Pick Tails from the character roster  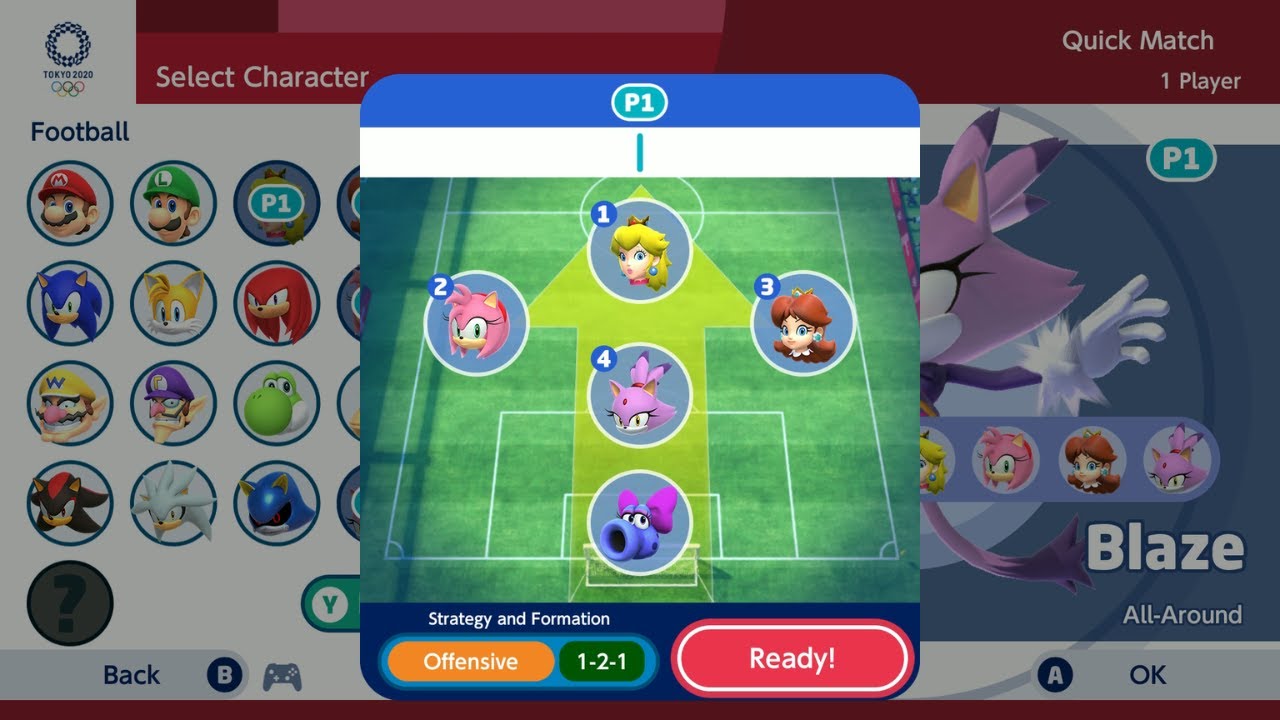[x=173, y=303]
